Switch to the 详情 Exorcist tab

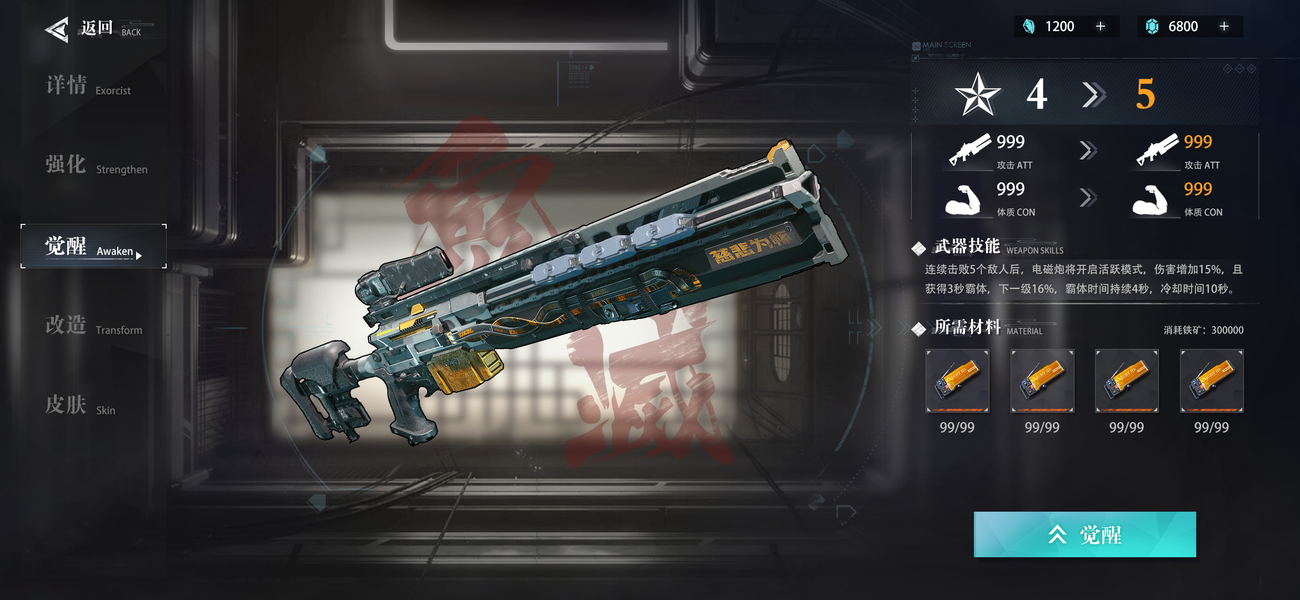tap(88, 87)
